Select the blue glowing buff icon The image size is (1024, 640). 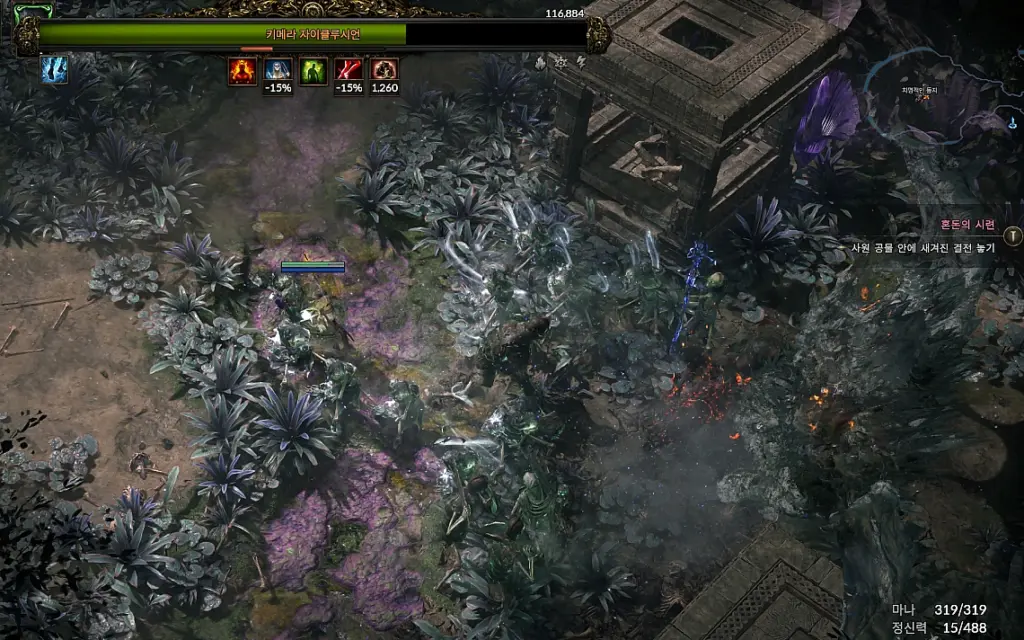point(54,70)
